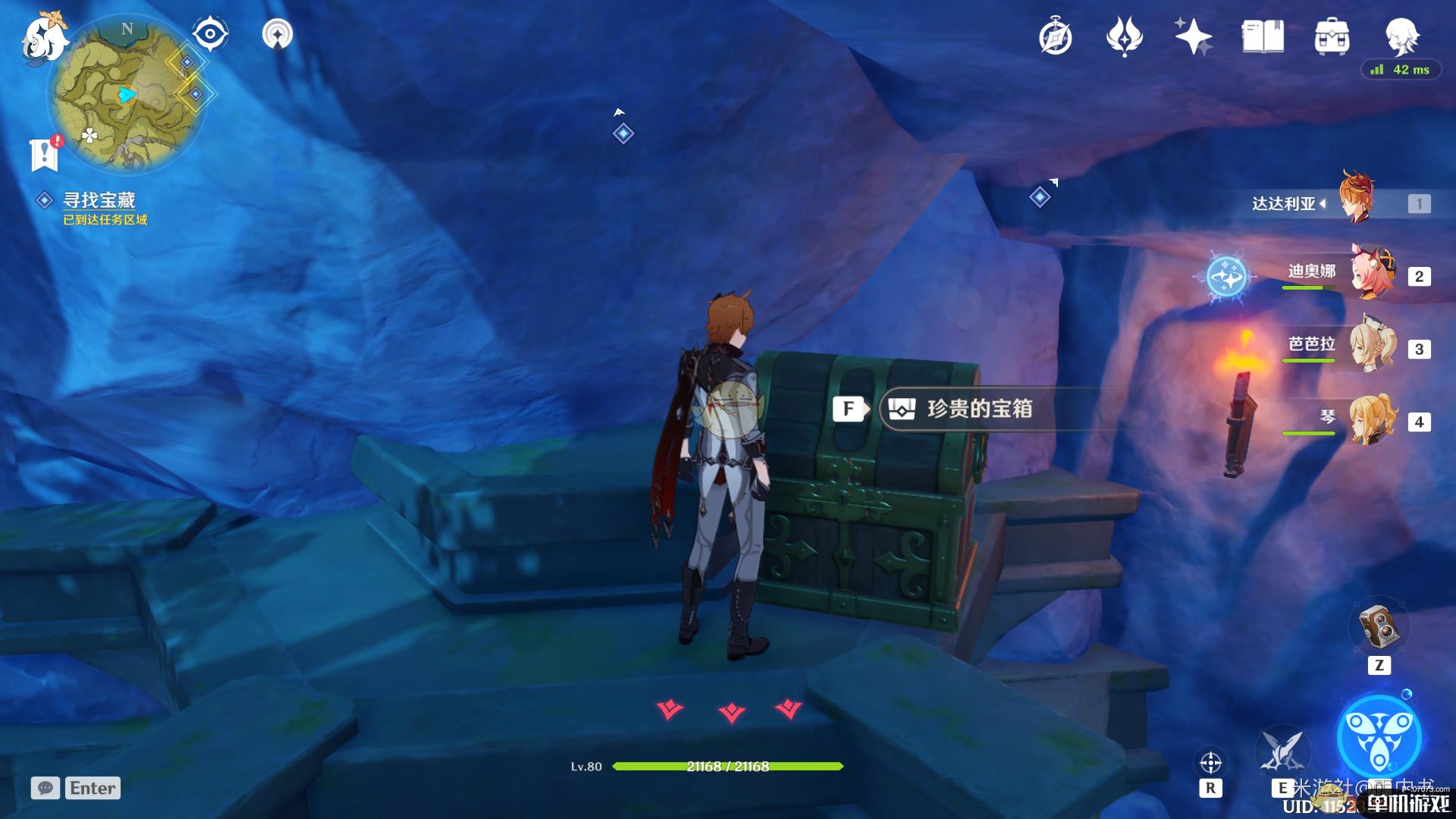Open the co-op mode icon
Image resolution: width=1456 pixels, height=819 pixels.
[277, 34]
